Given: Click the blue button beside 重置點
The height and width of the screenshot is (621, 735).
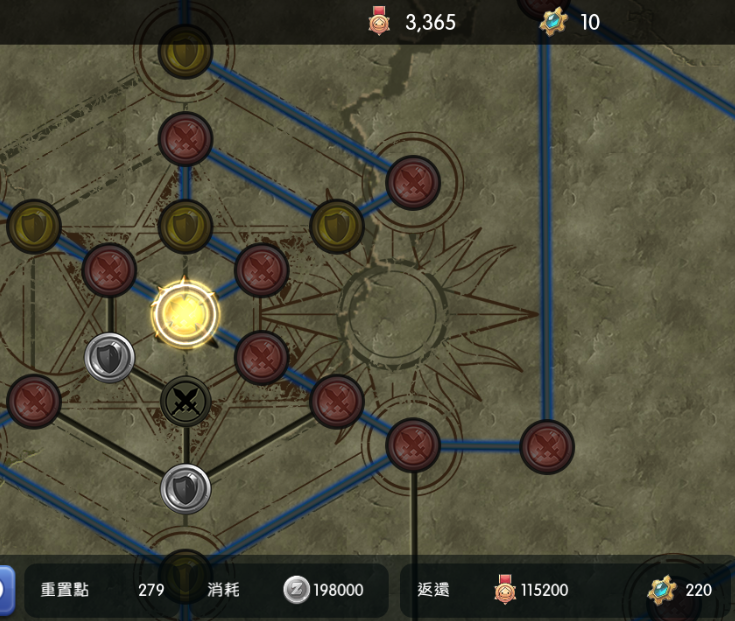Looking at the screenshot, I should pyautogui.click(x=5, y=590).
